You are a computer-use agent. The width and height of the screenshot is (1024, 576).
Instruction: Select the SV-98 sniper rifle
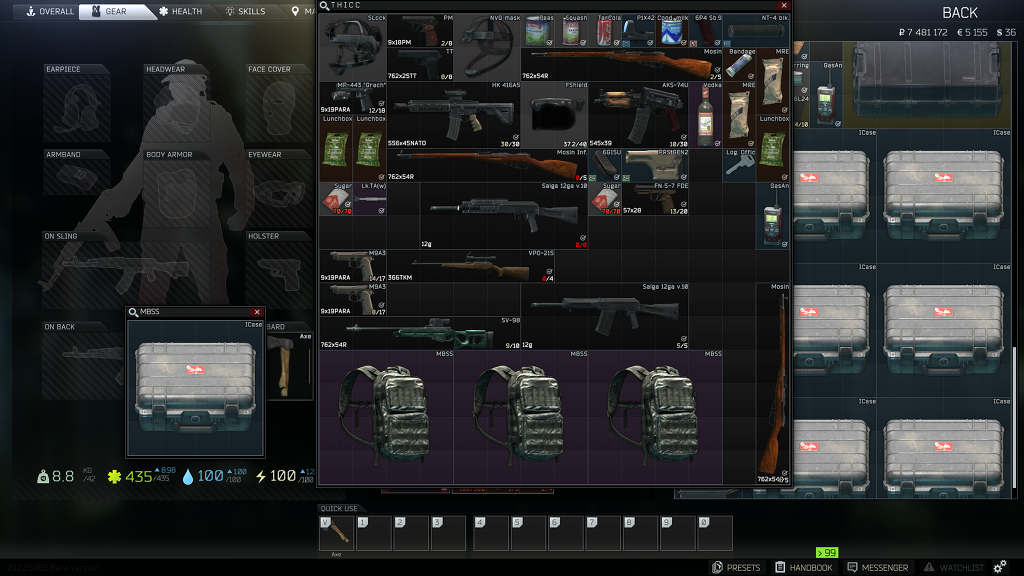click(x=420, y=332)
